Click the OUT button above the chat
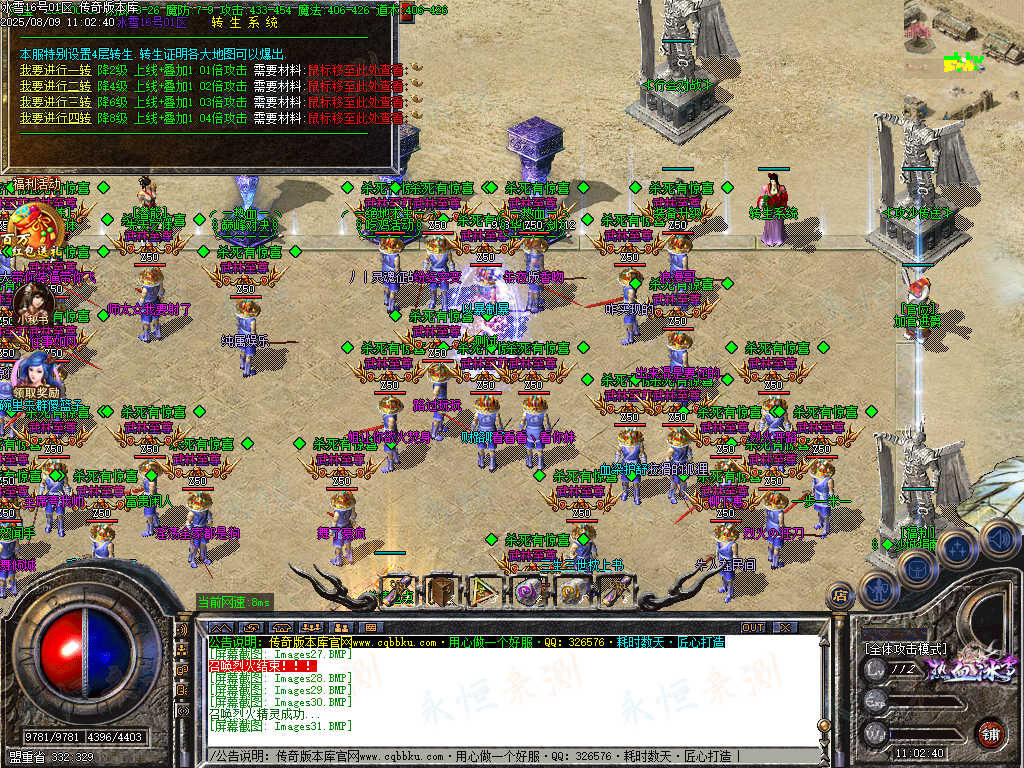The width and height of the screenshot is (1024, 768). coord(752,627)
